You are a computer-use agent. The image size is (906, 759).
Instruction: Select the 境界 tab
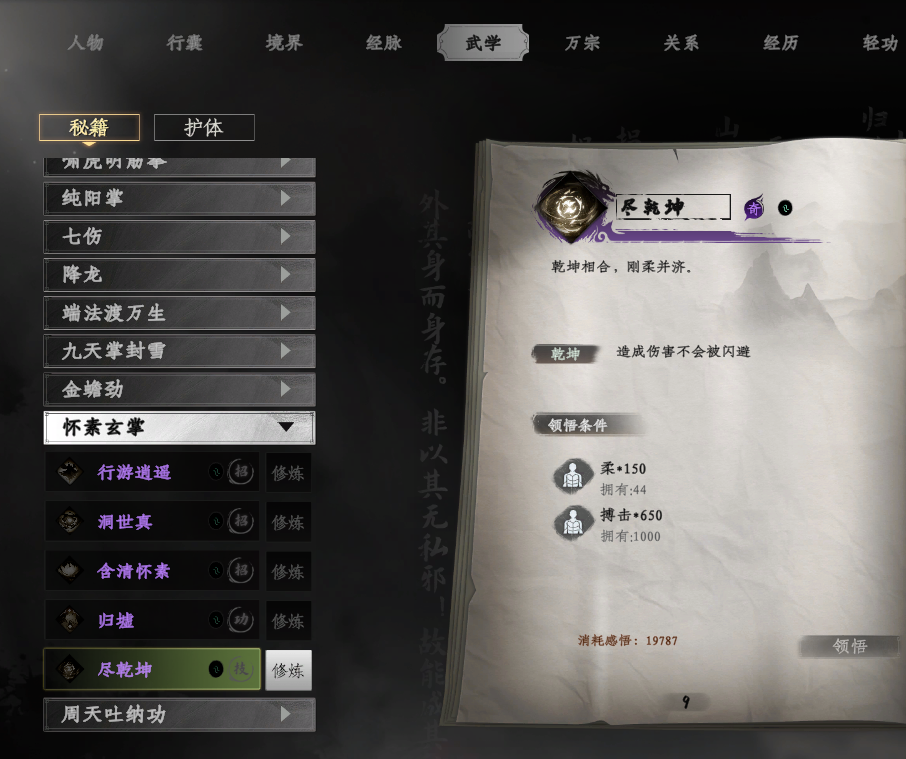click(284, 43)
